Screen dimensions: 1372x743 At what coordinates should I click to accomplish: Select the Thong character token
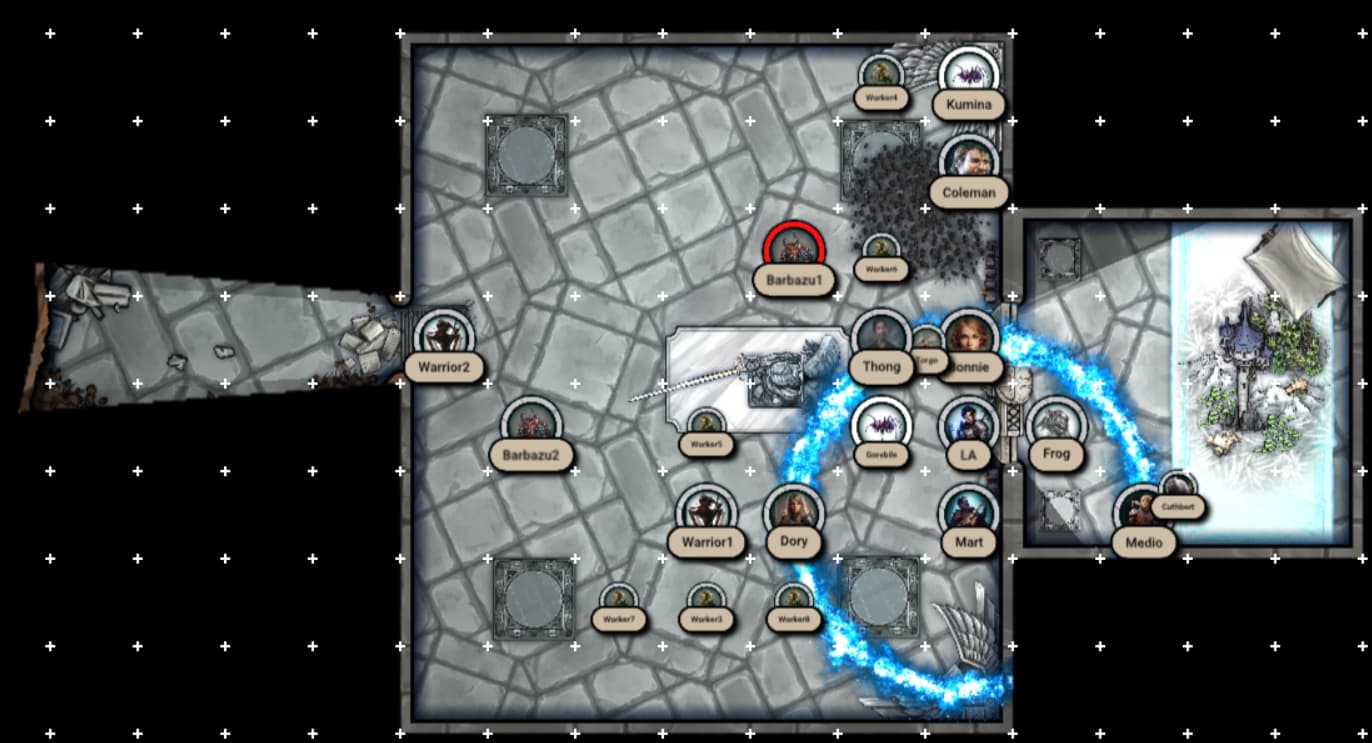click(x=879, y=336)
